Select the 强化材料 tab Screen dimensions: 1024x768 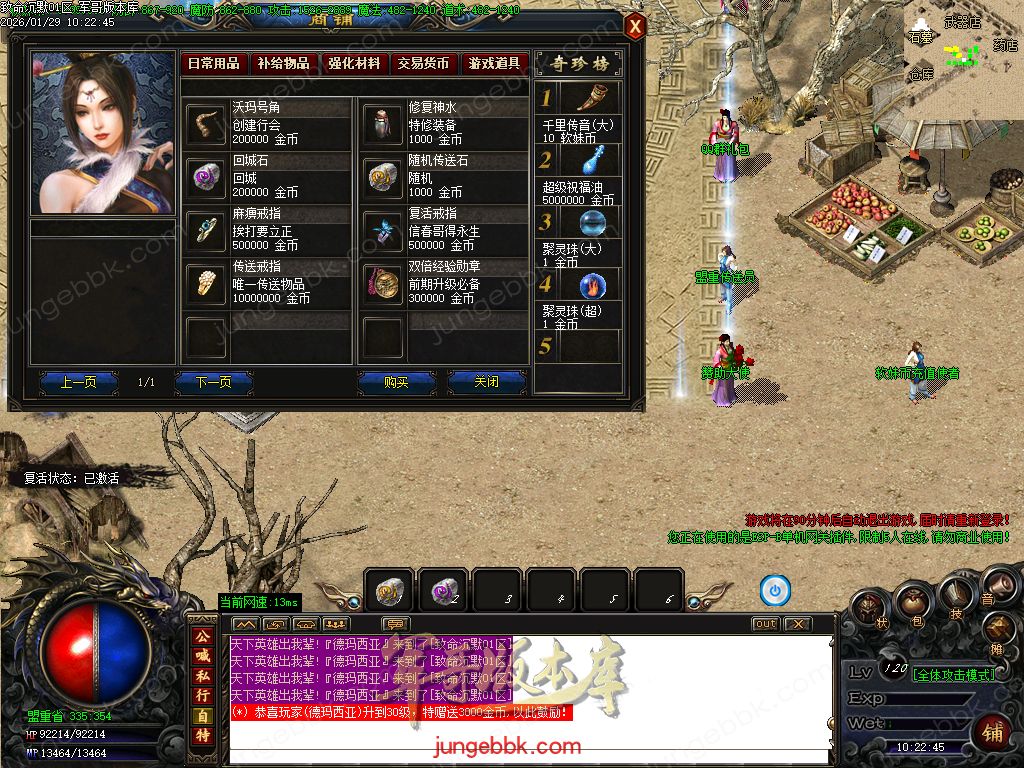coord(354,63)
